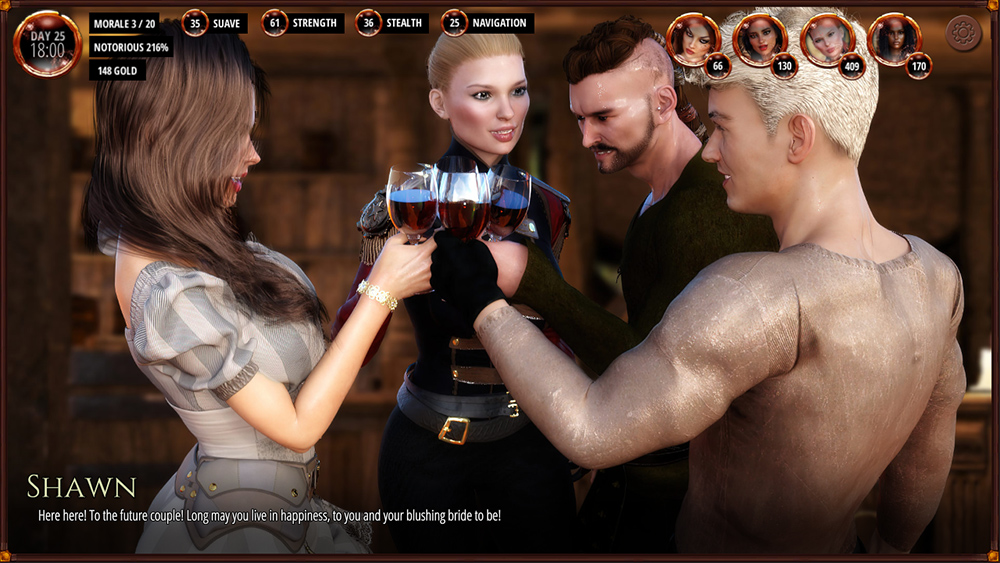Viewport: 1000px width, 563px height.
Task: Select the dark-skinned woman portrait showing 170
Action: coord(894,39)
